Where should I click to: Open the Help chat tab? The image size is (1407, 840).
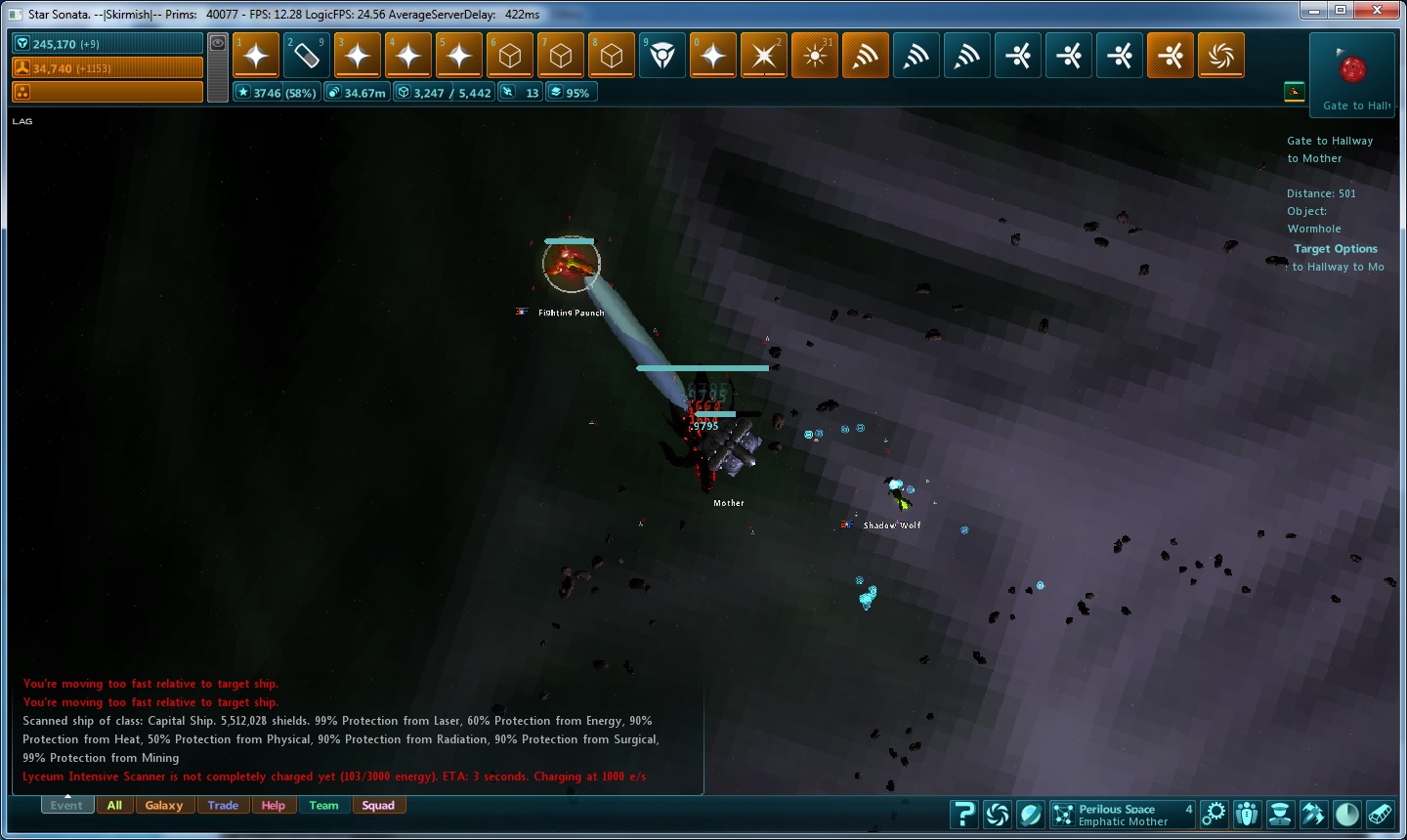click(274, 806)
